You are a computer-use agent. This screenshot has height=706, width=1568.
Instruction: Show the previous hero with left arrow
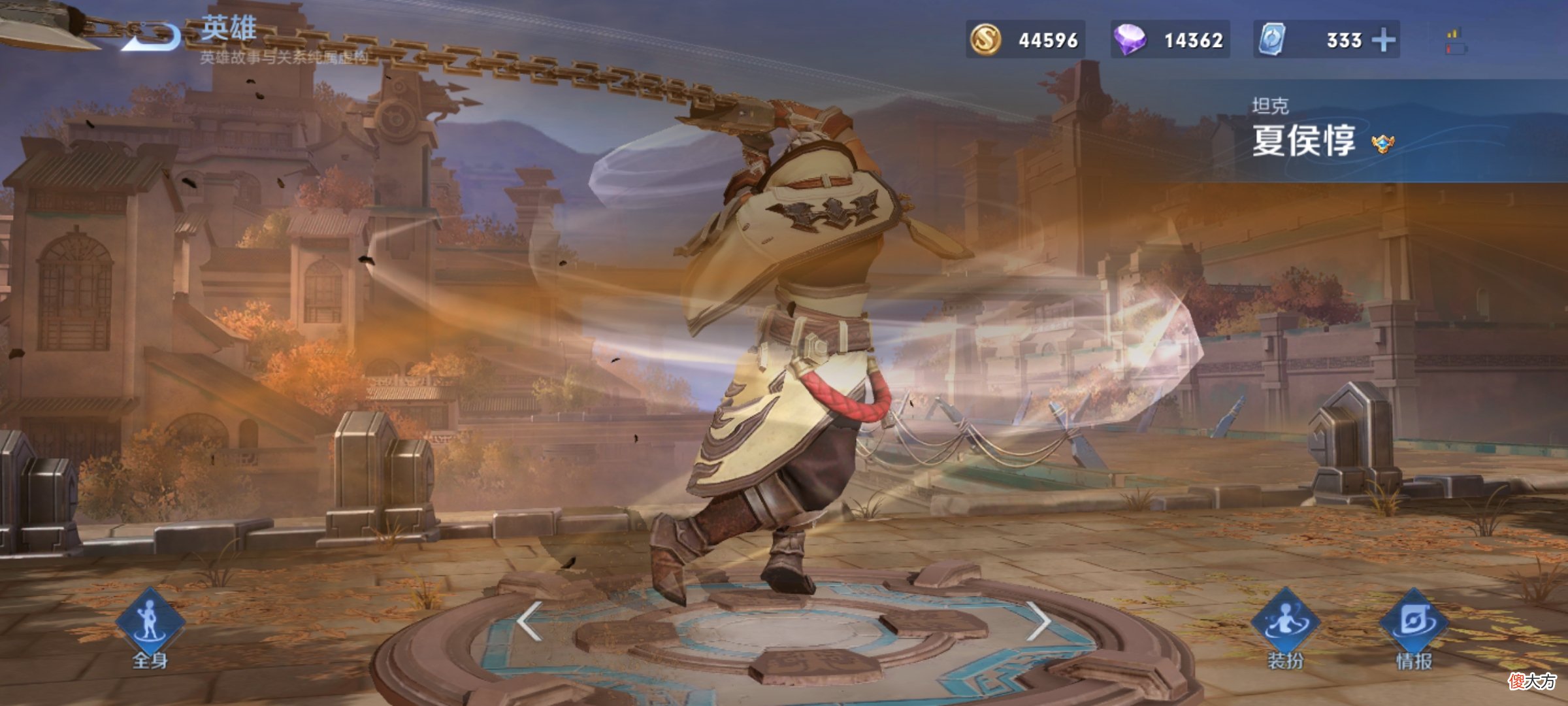coord(529,620)
